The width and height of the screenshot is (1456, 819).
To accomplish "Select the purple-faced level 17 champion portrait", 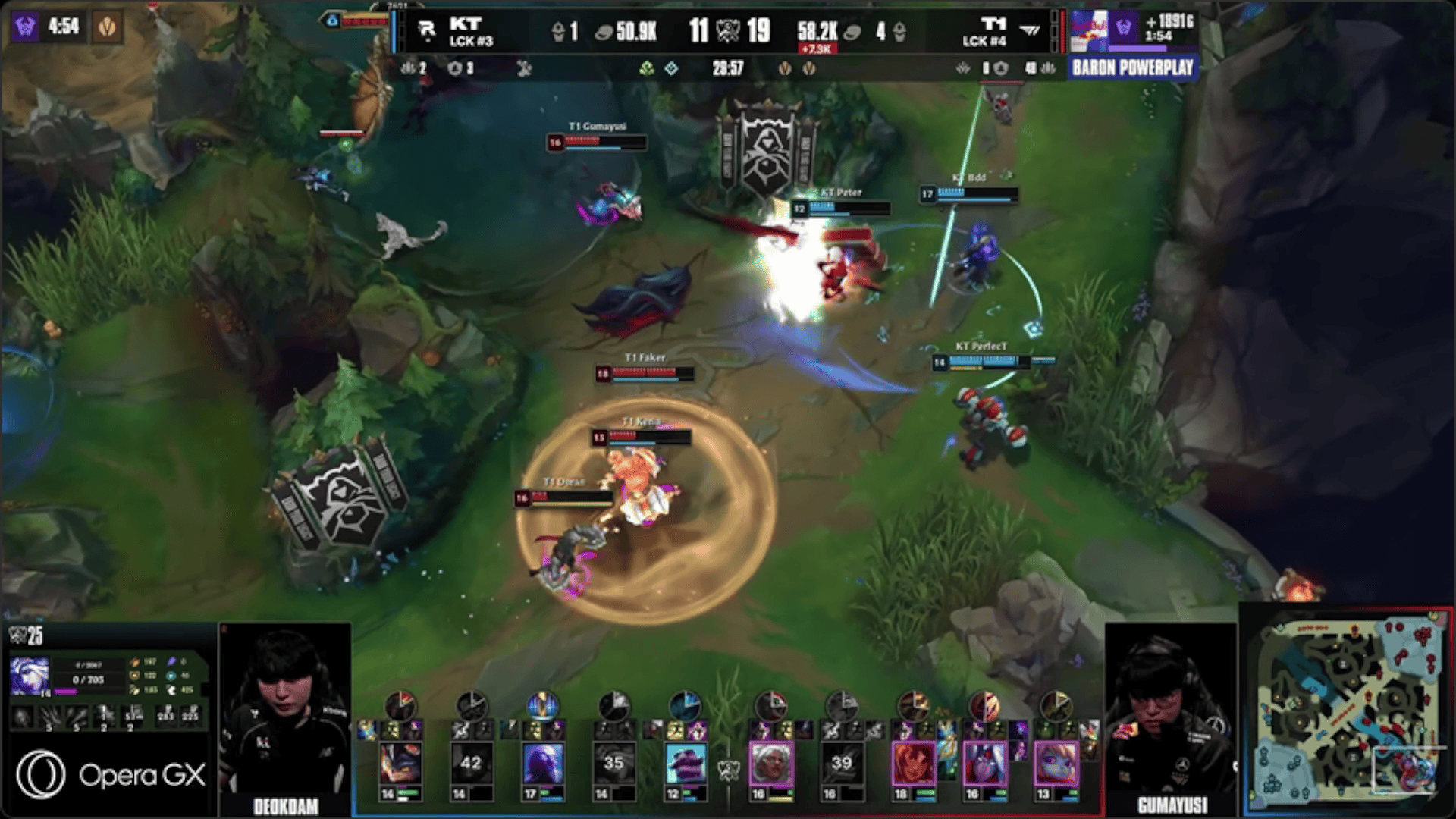I will tap(542, 763).
